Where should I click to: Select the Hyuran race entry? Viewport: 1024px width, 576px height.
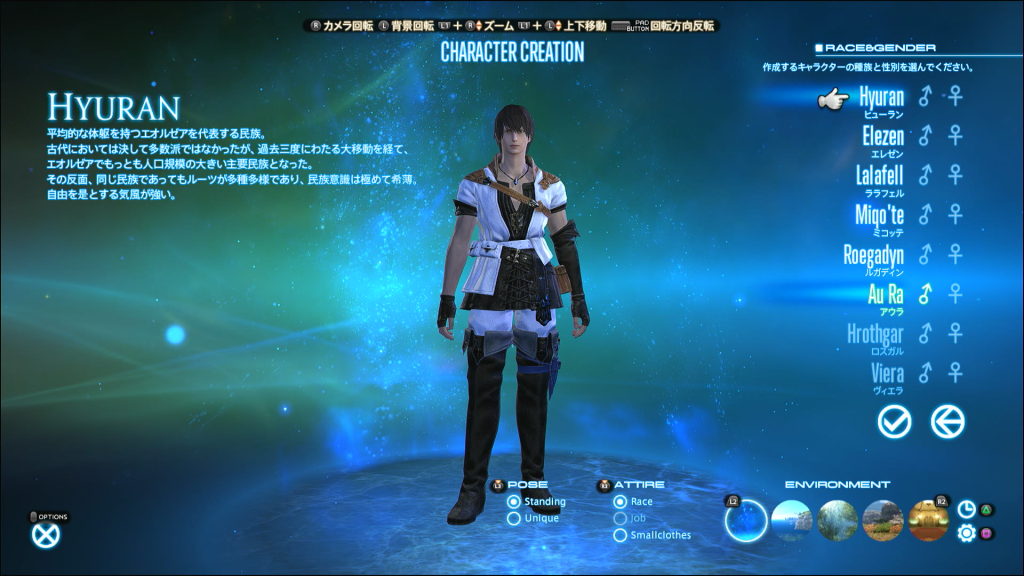[x=881, y=97]
